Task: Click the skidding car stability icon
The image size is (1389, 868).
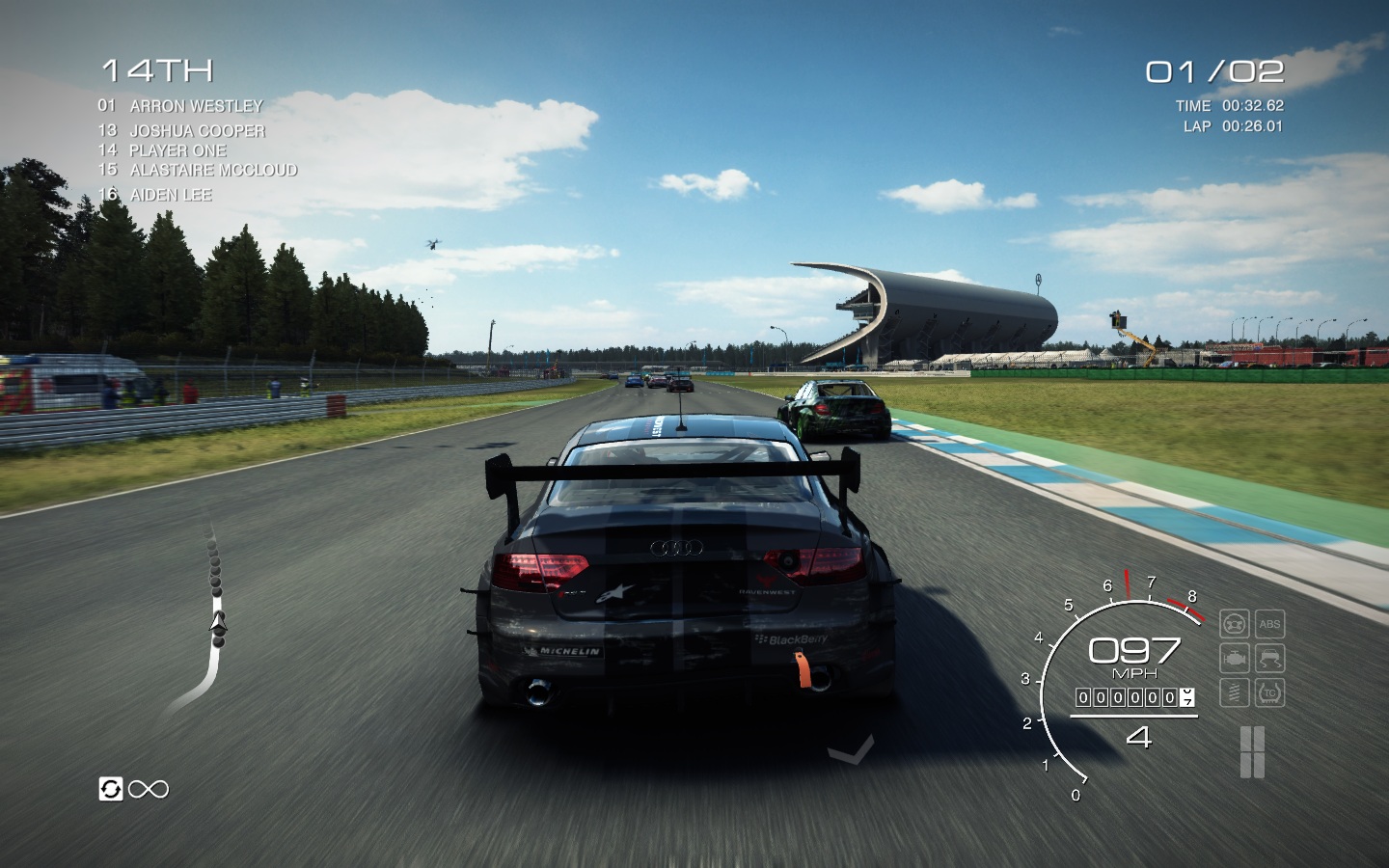Action: click(x=1269, y=659)
